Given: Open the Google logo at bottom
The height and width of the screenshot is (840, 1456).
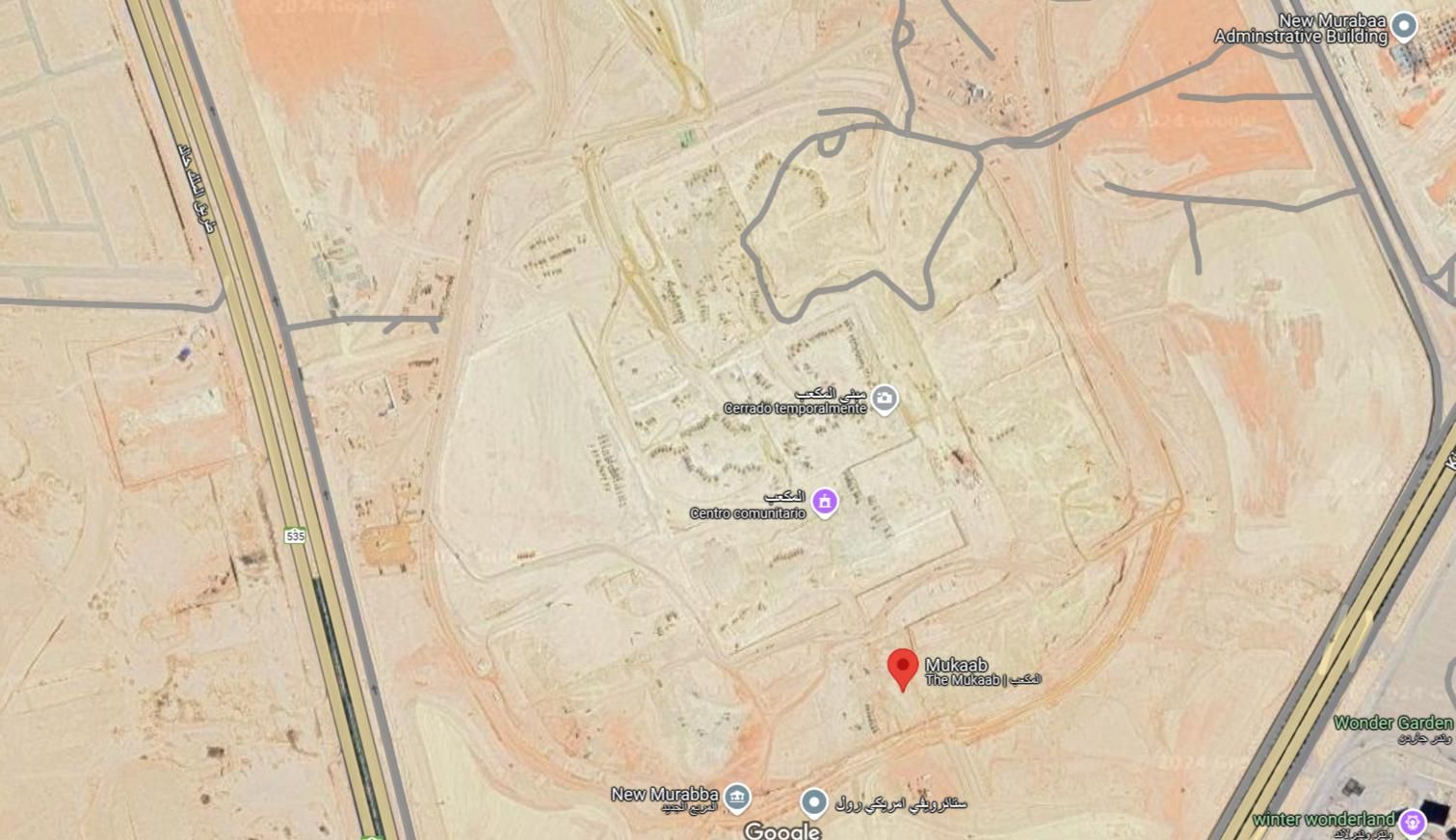Looking at the screenshot, I should [x=782, y=828].
